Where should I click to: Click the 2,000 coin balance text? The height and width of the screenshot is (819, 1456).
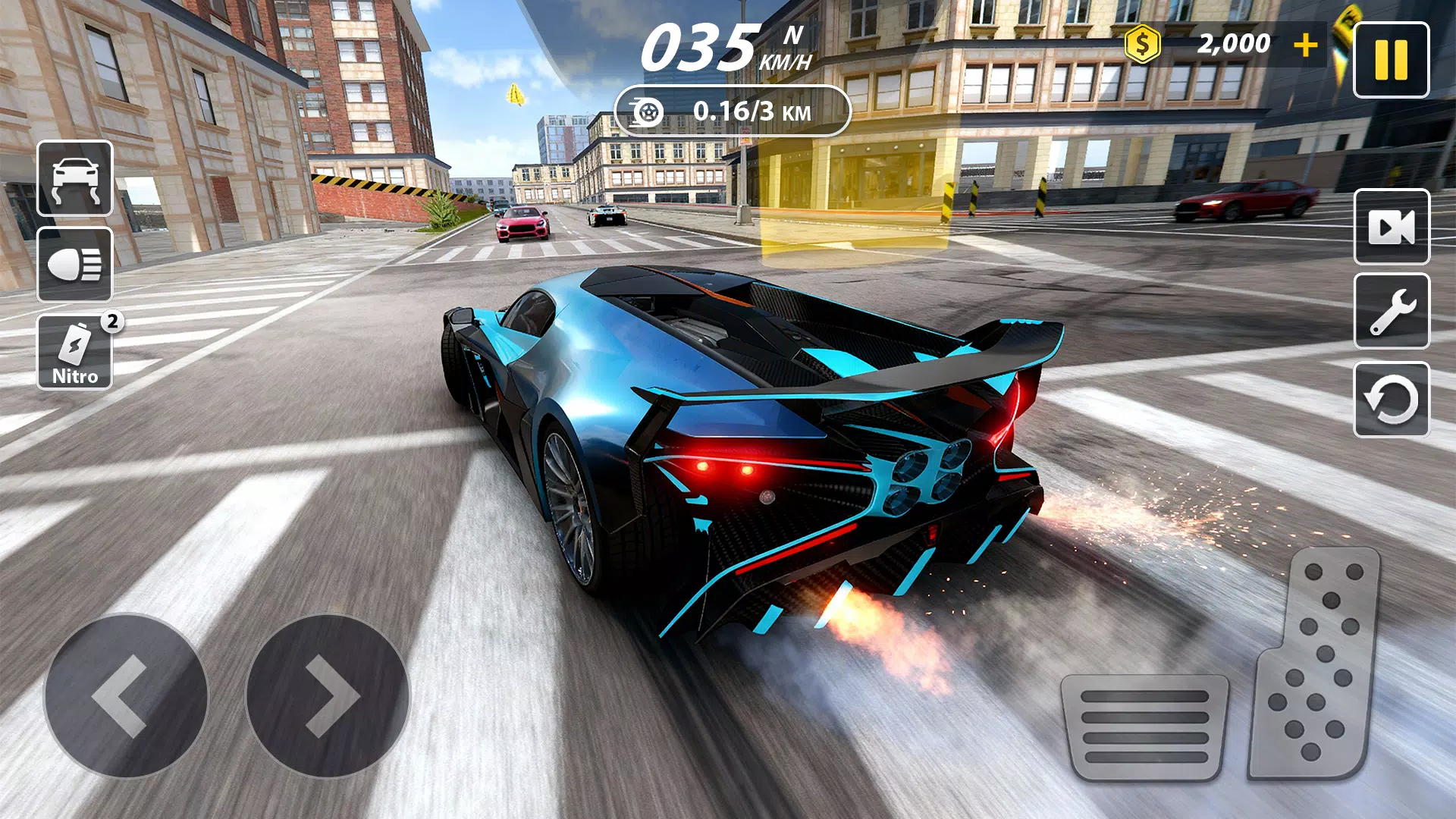point(1235,43)
